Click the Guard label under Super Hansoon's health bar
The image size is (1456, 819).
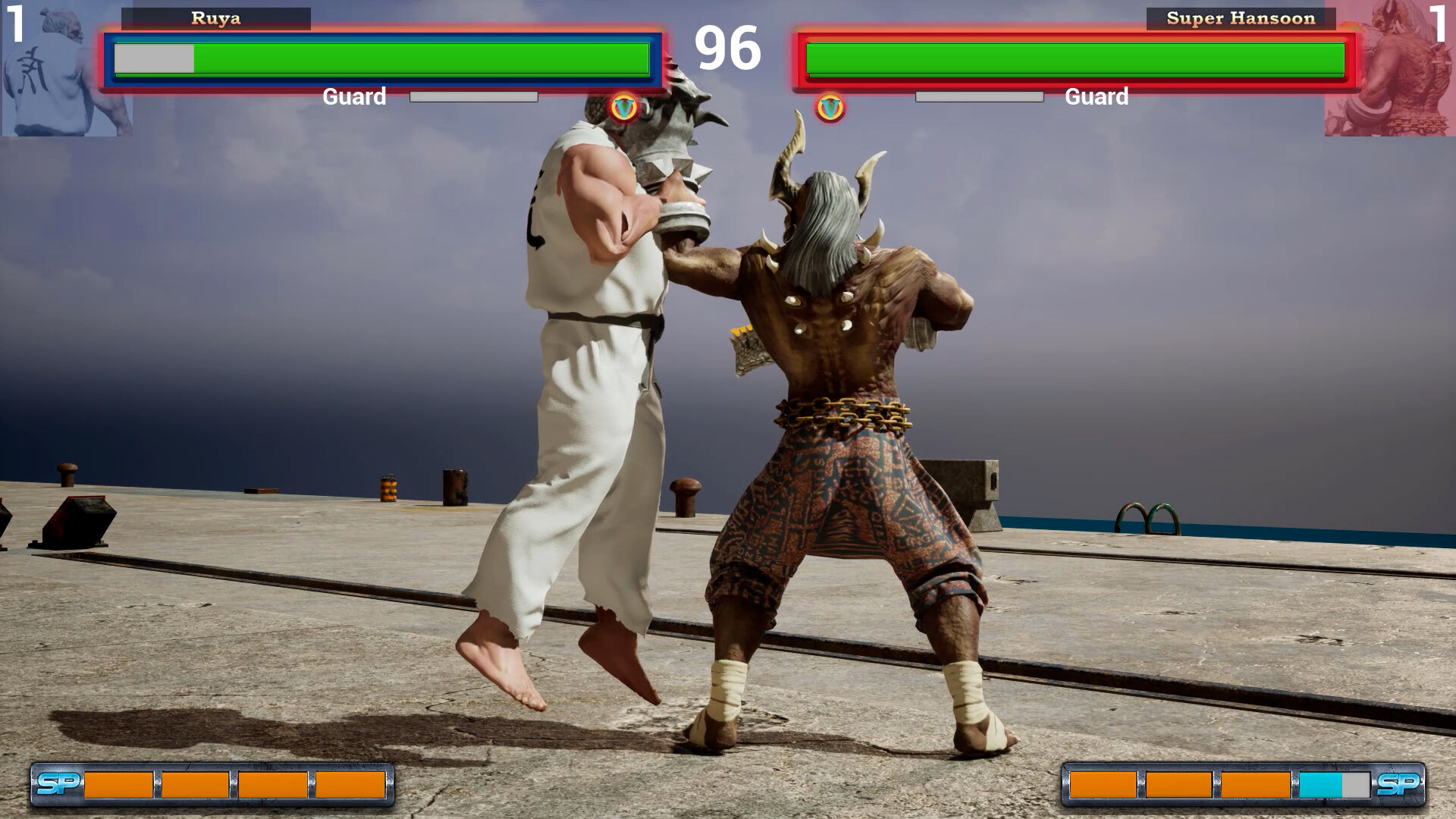click(1096, 96)
